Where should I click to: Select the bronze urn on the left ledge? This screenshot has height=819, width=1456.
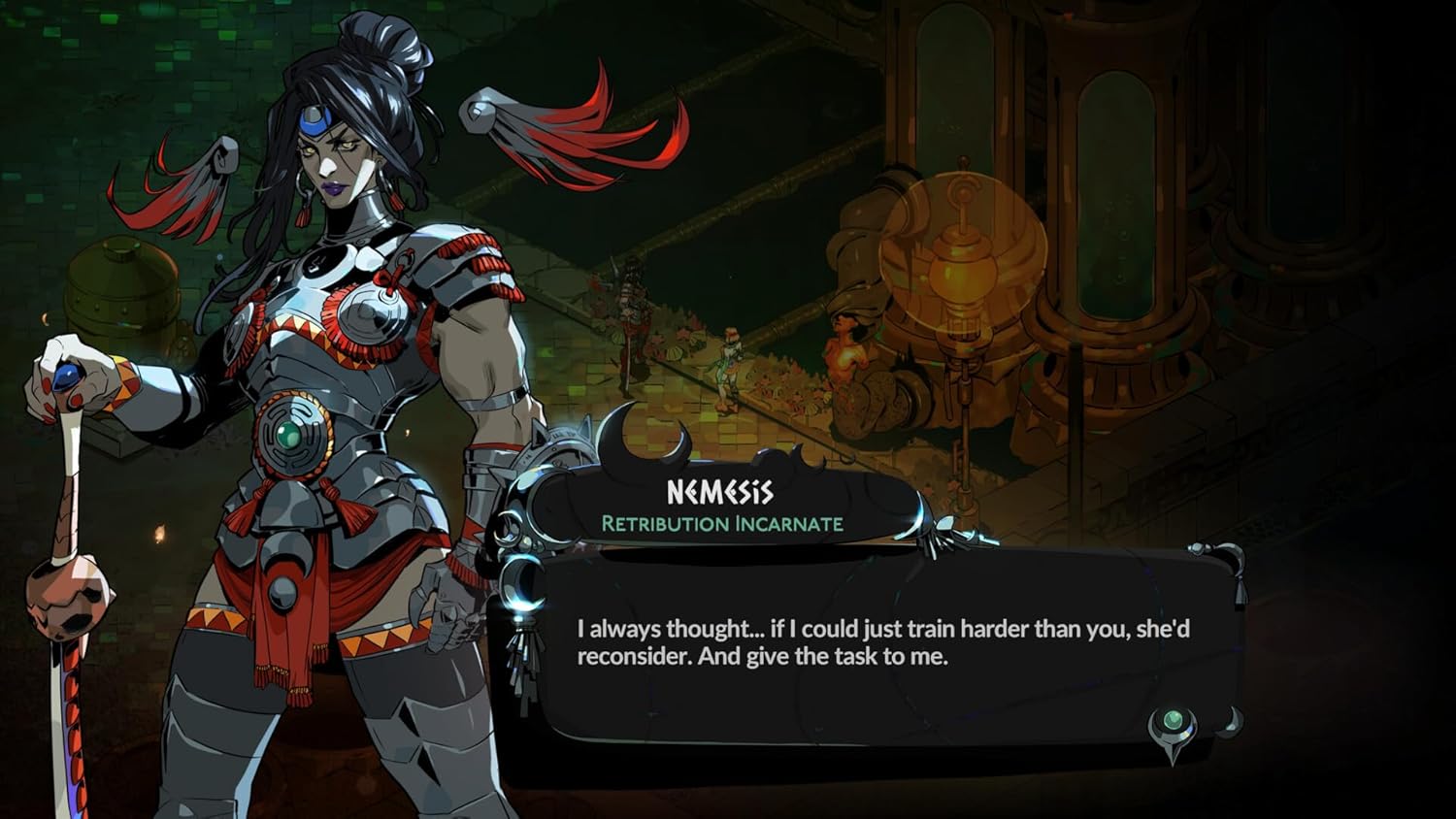(x=121, y=291)
